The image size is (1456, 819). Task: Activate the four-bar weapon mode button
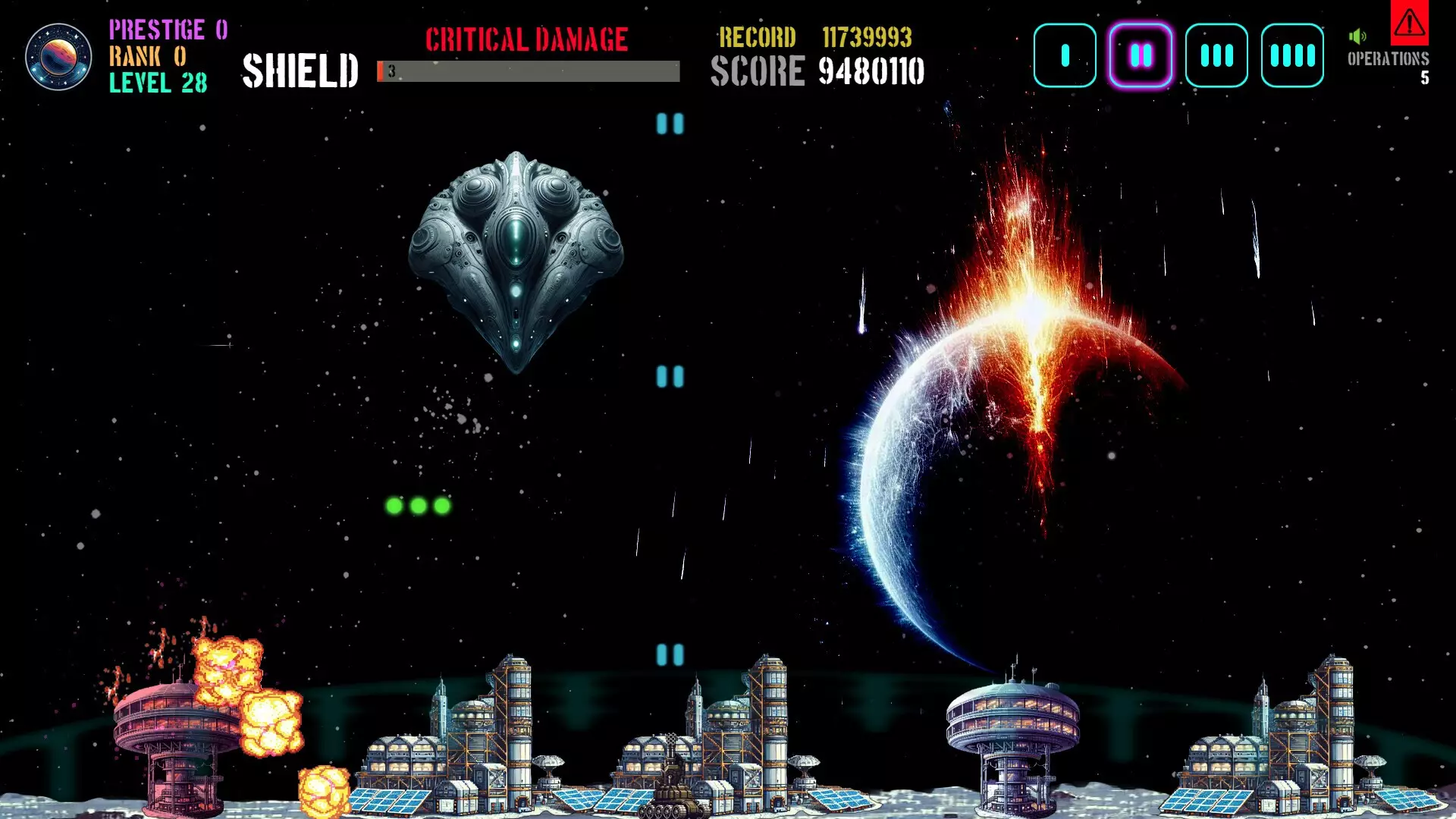(1292, 55)
